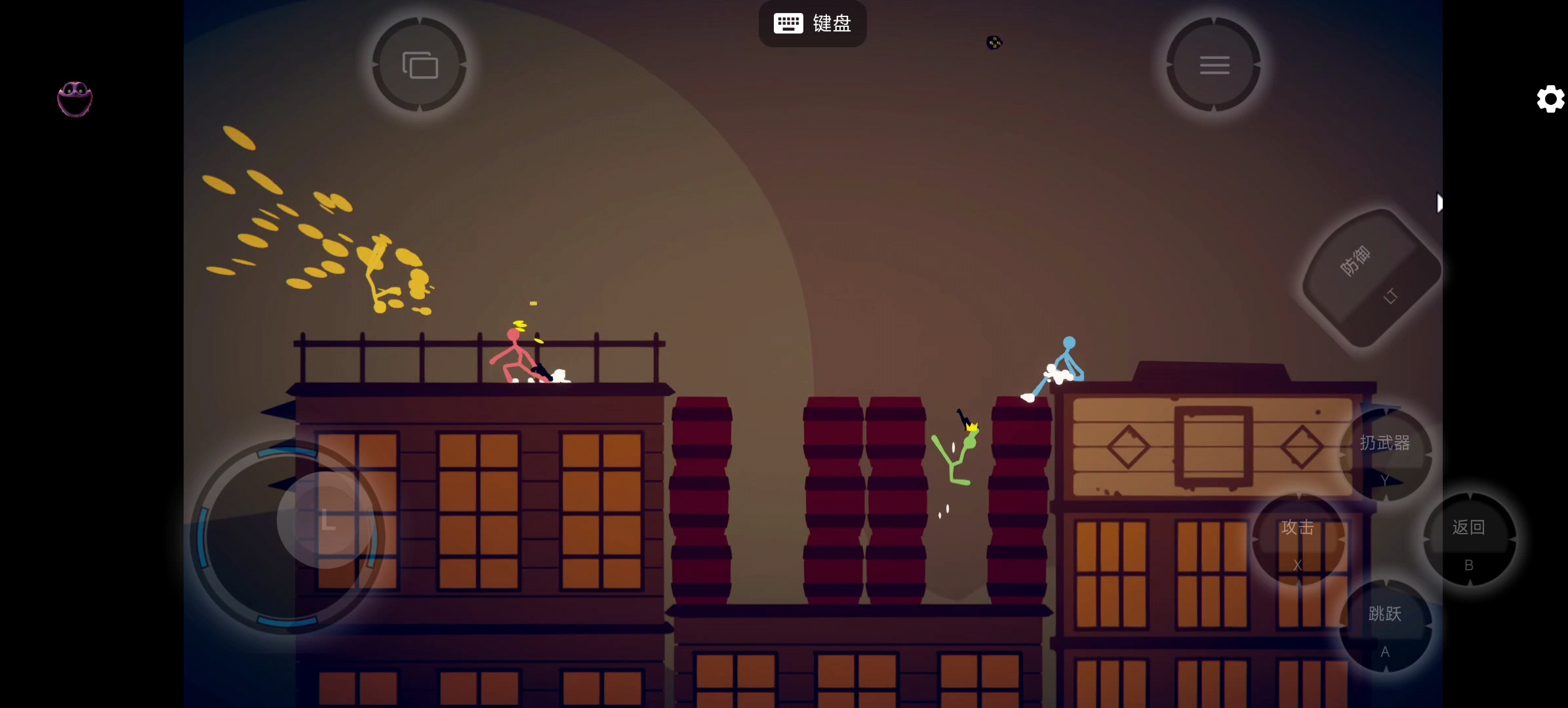Open the 键盘 keyboard overlay button
The image size is (1568, 708).
pos(813,24)
